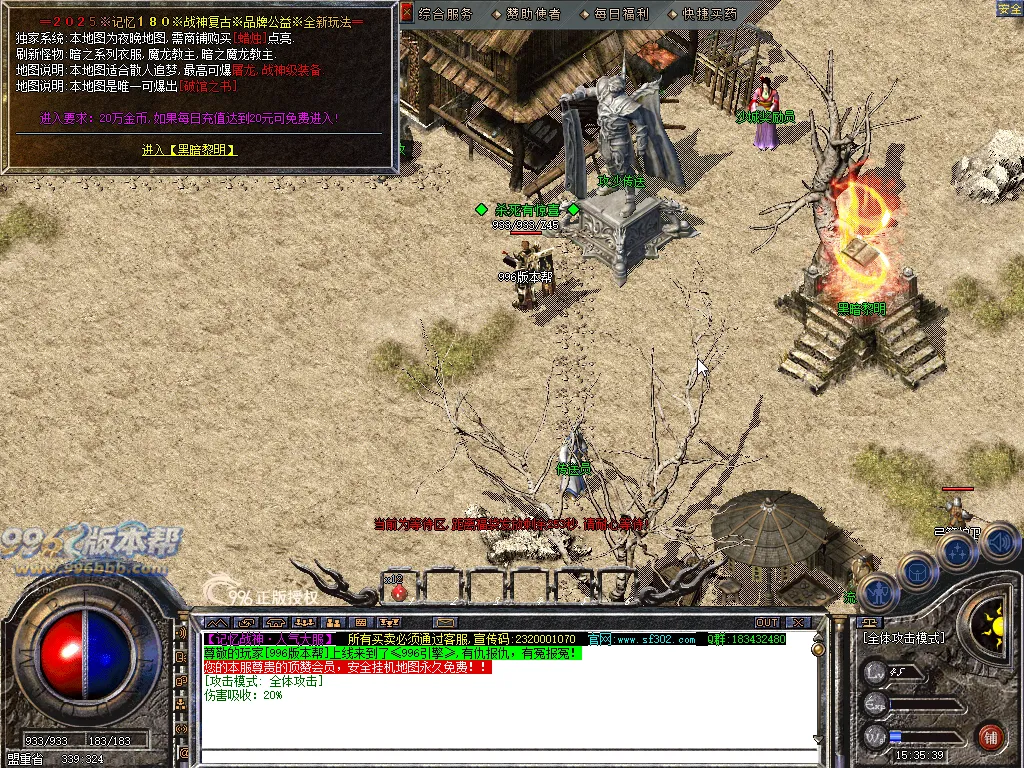This screenshot has width=1024, height=768.
Task: Click the chat text input field
Action: click(500, 741)
